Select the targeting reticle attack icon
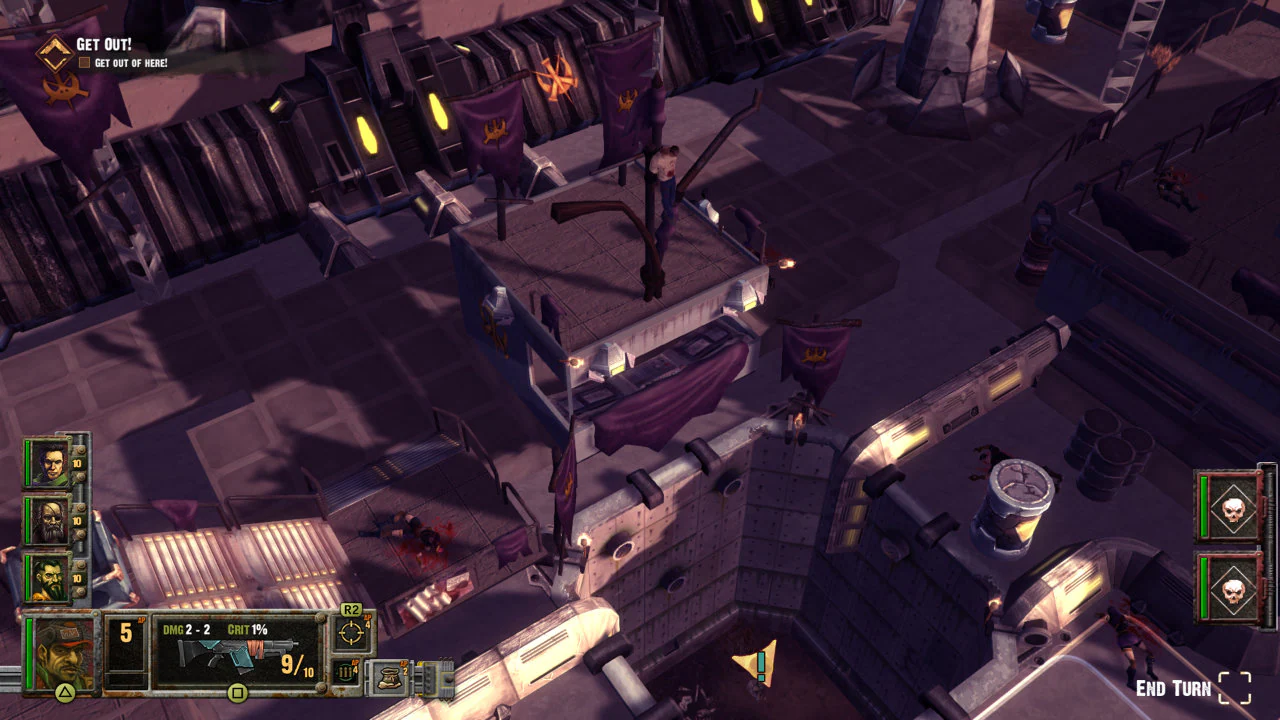 click(x=351, y=630)
